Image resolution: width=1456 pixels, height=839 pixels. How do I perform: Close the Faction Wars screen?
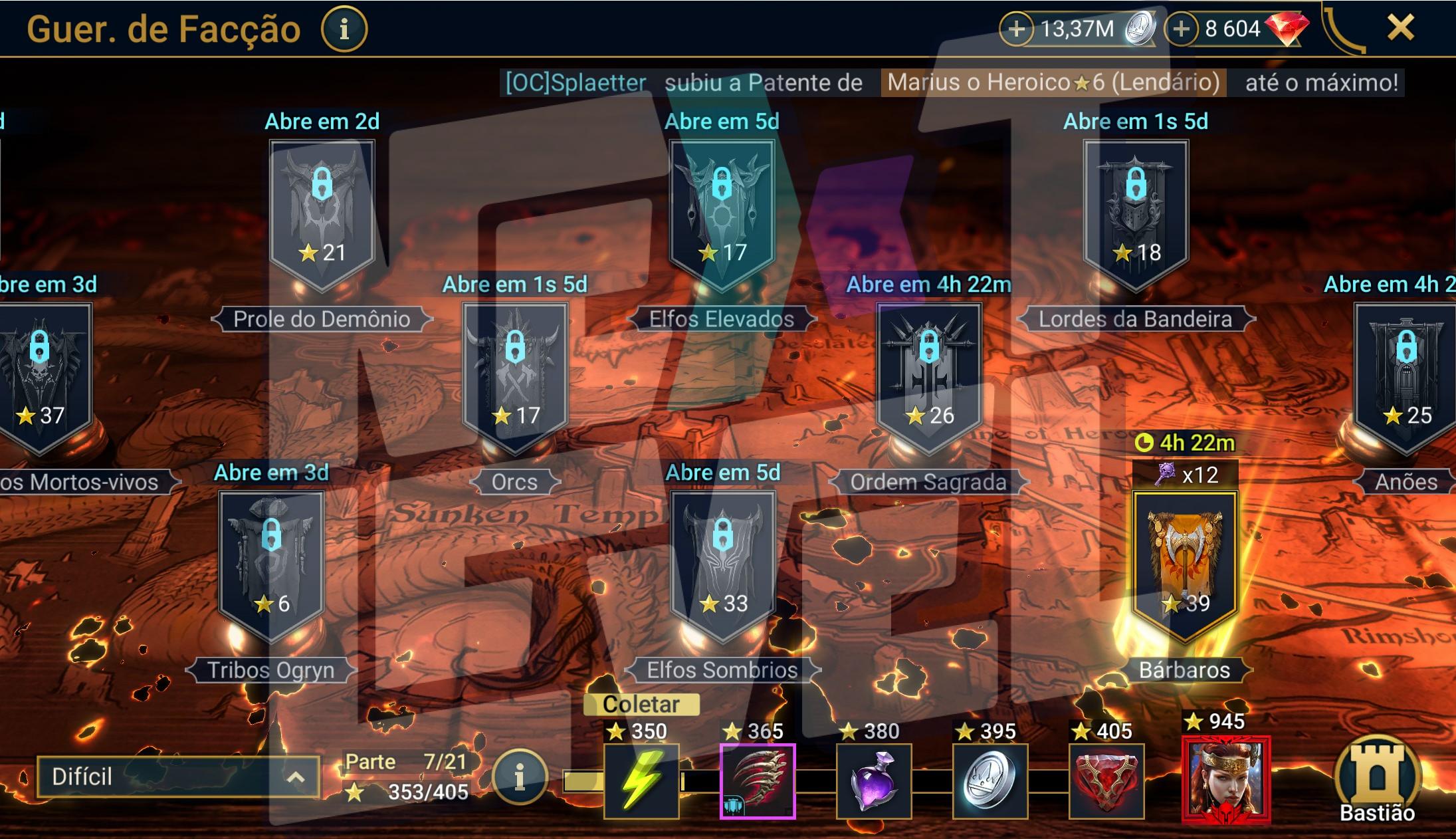pos(1400,28)
